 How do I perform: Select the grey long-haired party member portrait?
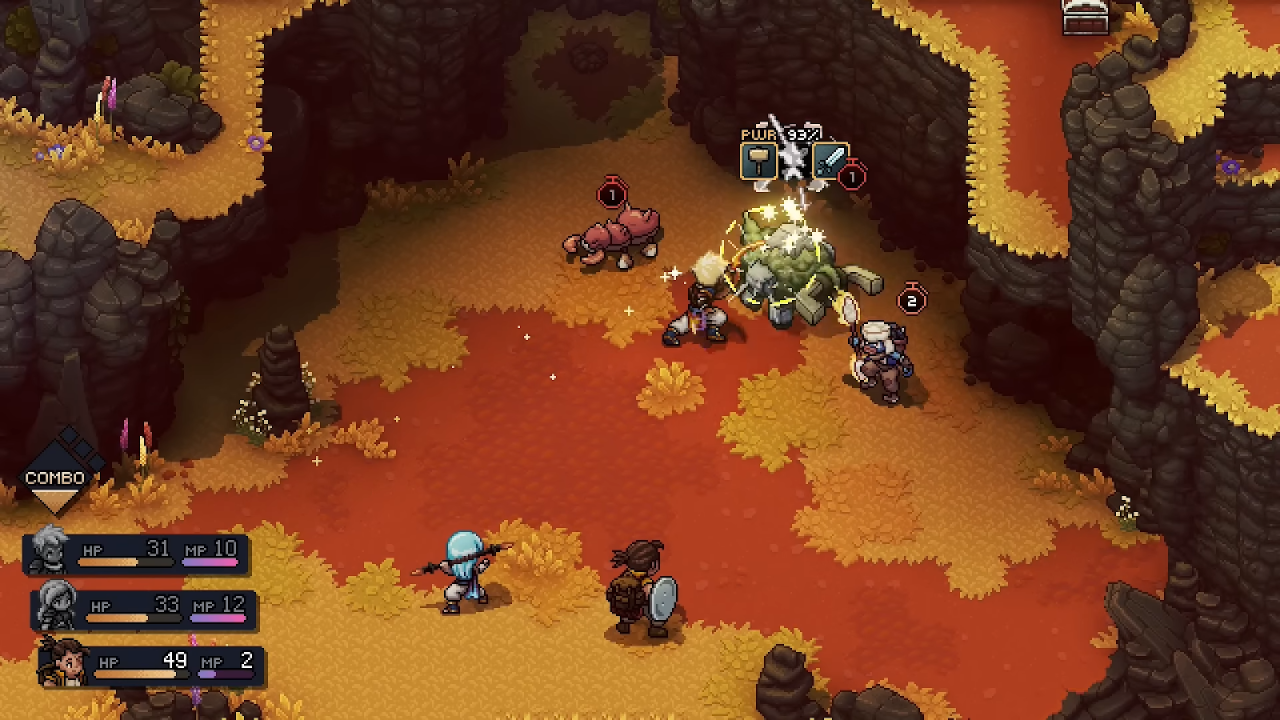(x=56, y=605)
